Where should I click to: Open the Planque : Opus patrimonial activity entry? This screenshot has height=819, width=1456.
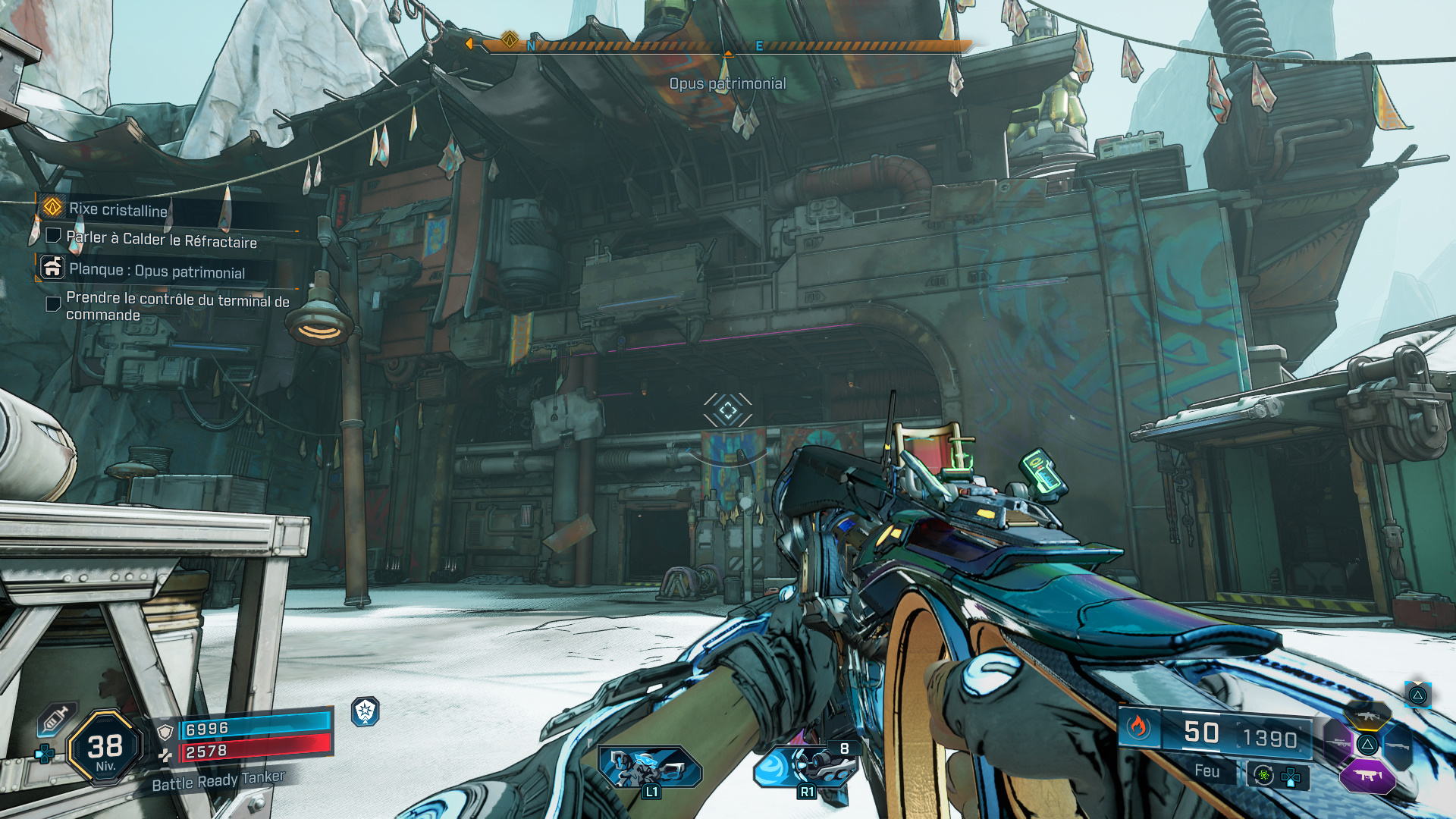(156, 271)
